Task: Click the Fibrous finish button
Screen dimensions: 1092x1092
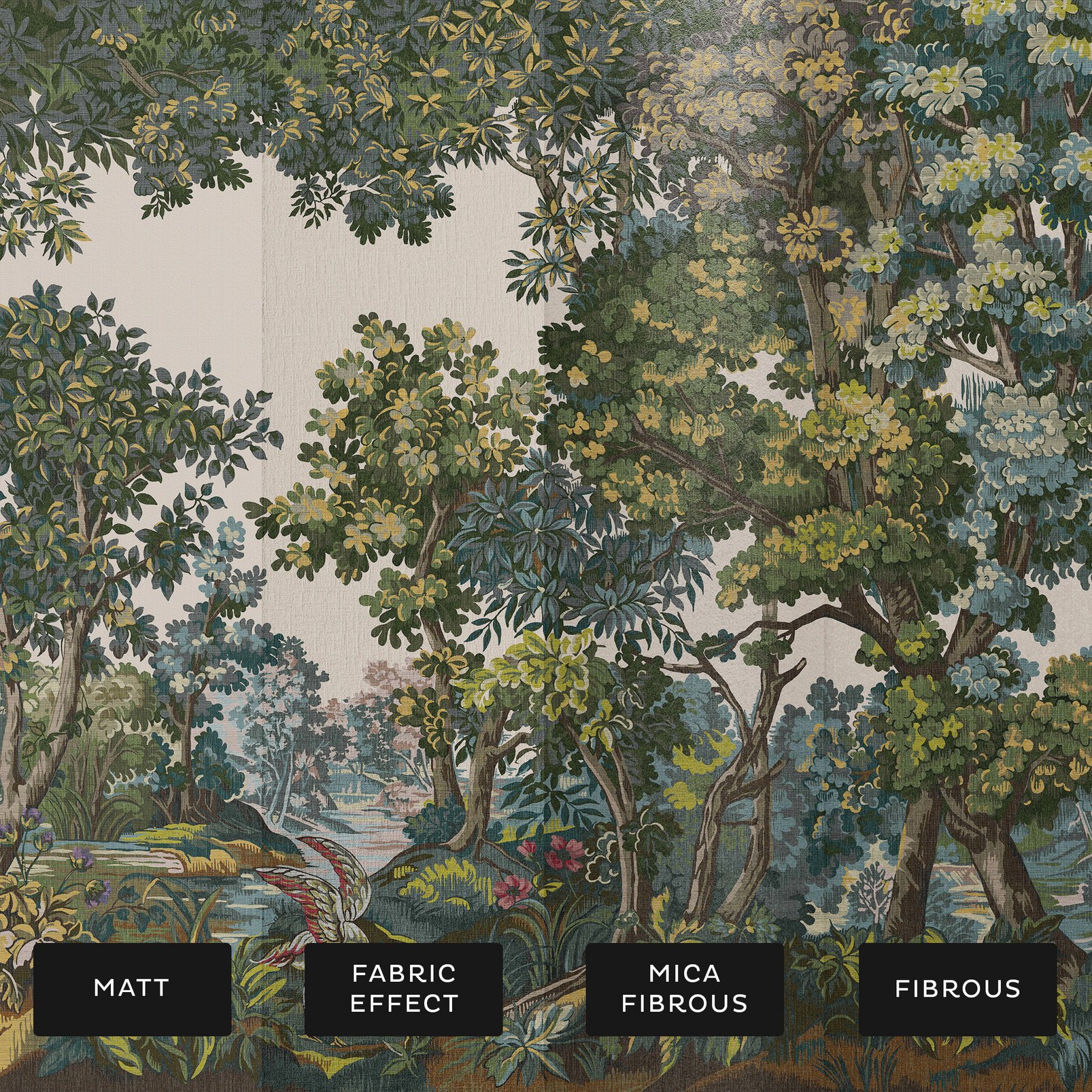Action: [x=957, y=989]
